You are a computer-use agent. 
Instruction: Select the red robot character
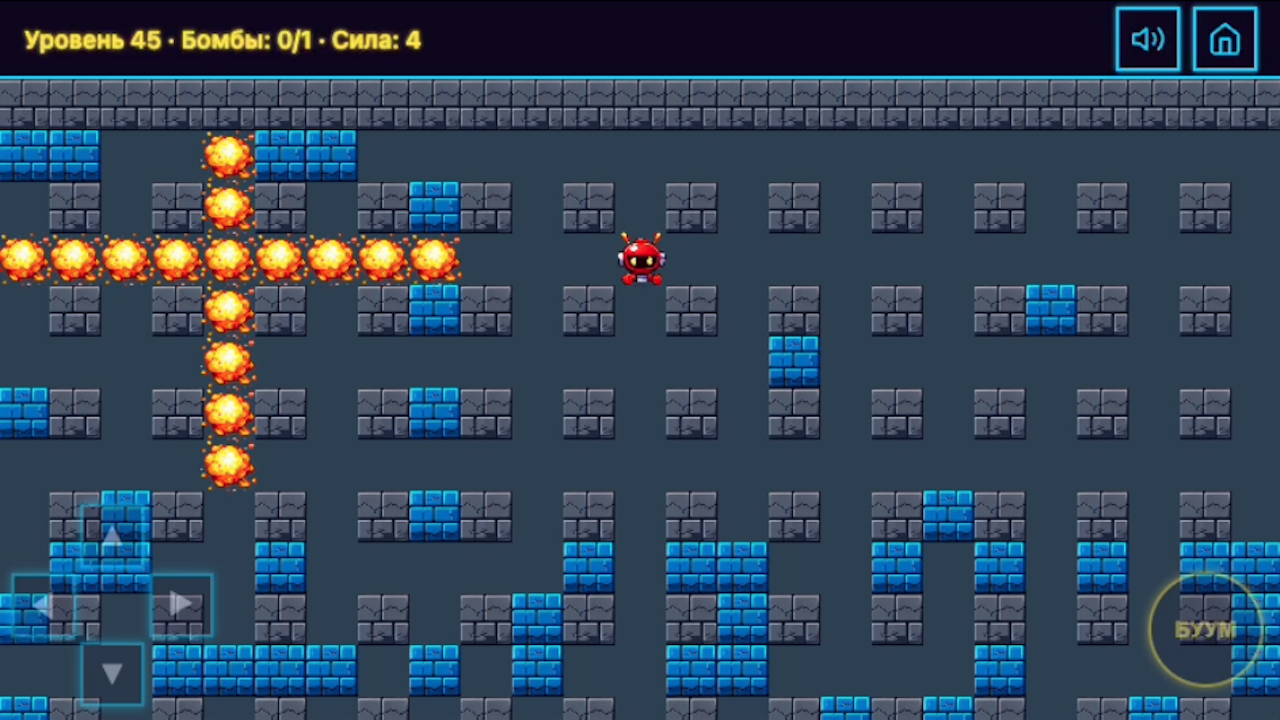point(640,260)
